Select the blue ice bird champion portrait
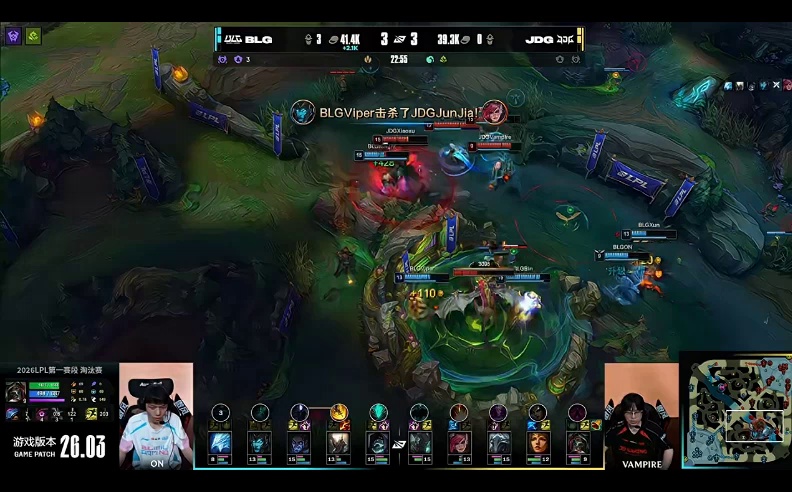Screen dimensions: 792x492 pyautogui.click(x=220, y=444)
